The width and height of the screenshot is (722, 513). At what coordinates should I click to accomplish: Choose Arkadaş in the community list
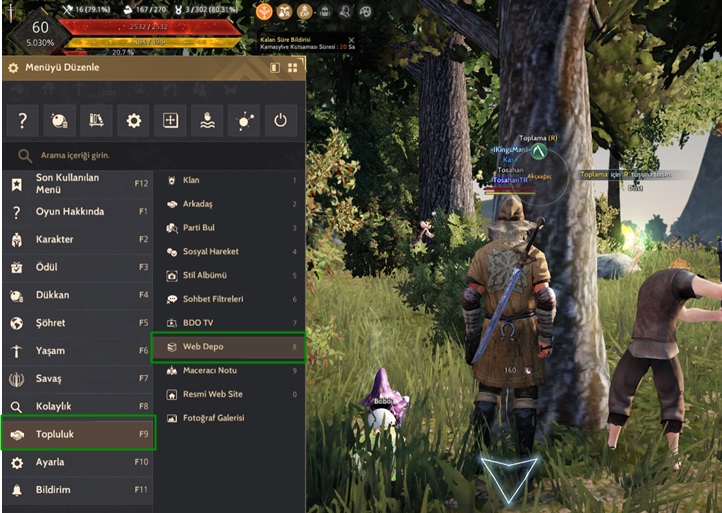point(228,204)
